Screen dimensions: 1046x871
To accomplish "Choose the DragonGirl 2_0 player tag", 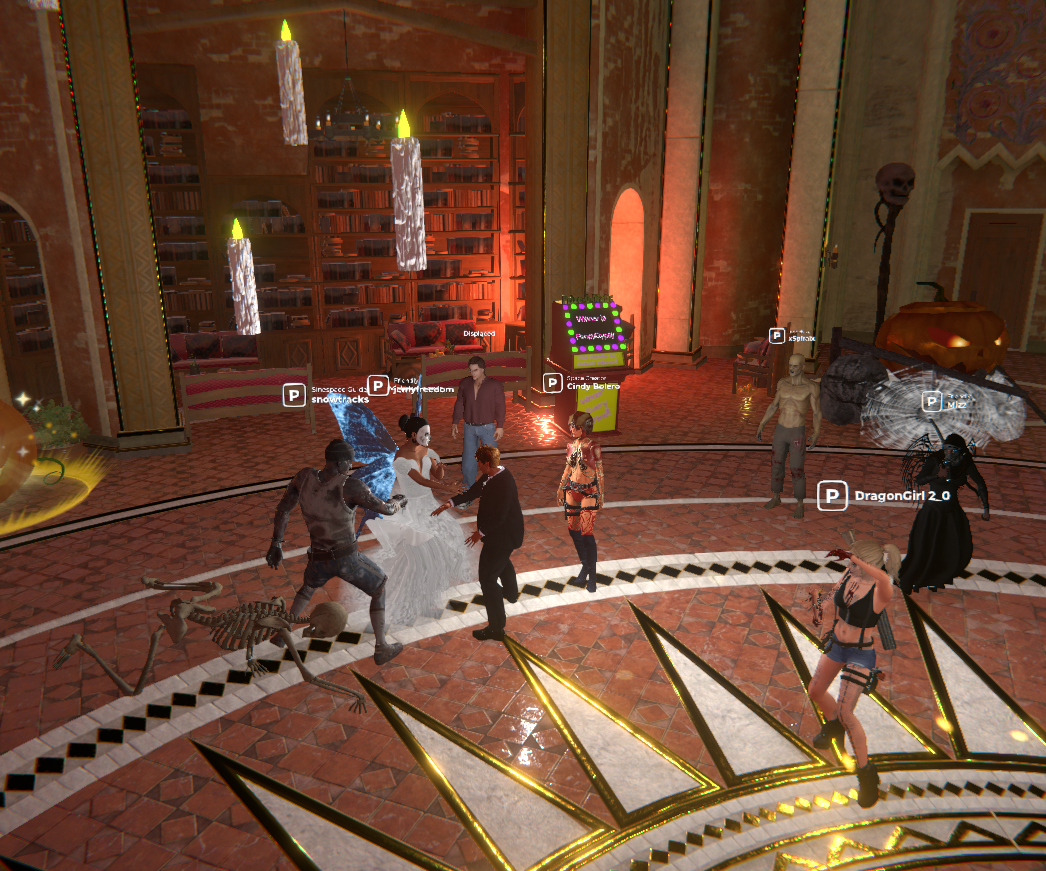I will click(x=884, y=495).
